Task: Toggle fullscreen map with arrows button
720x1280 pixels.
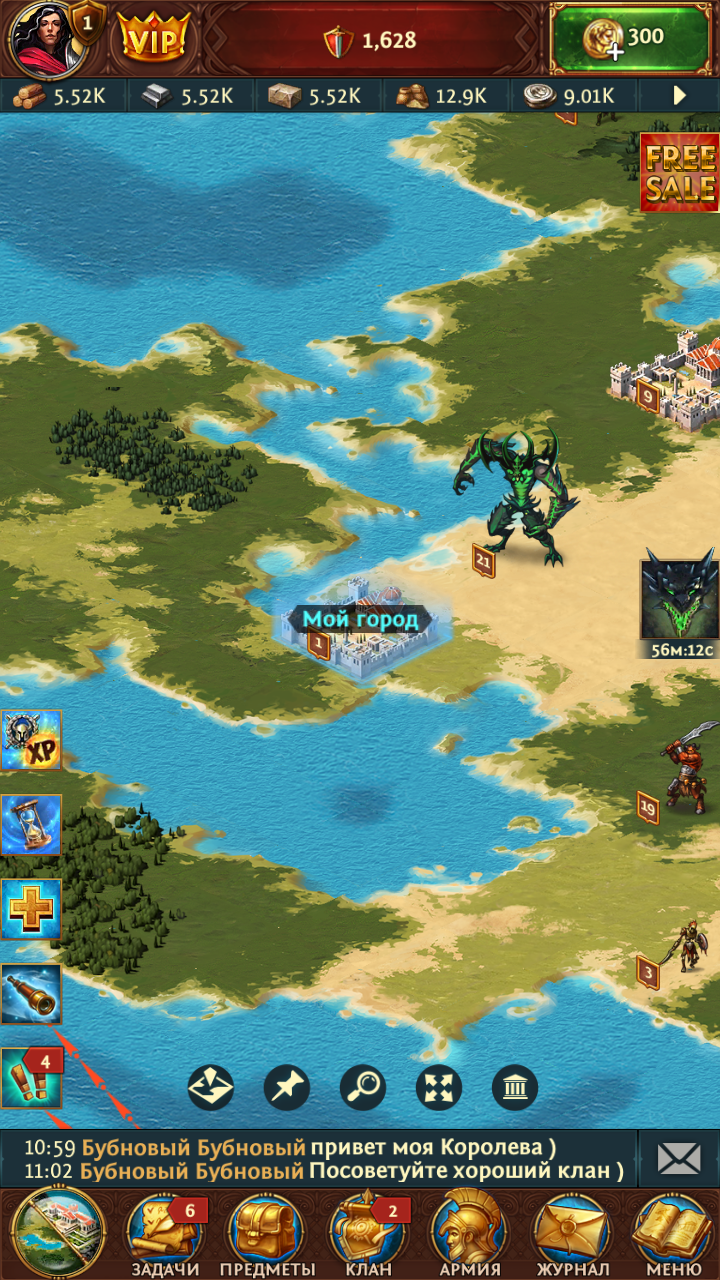Action: [x=439, y=1087]
